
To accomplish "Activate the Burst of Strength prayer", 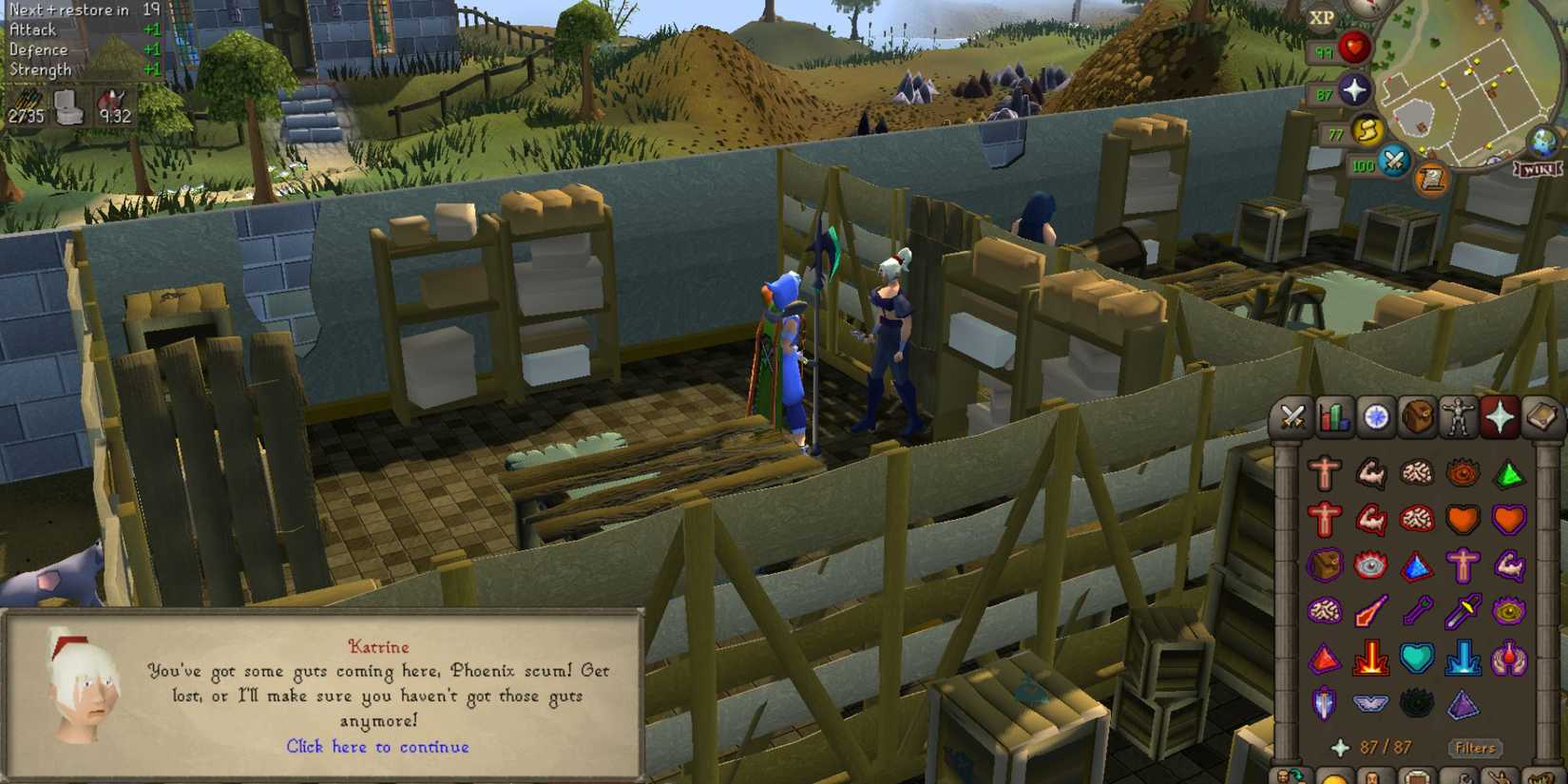I will (1371, 471).
